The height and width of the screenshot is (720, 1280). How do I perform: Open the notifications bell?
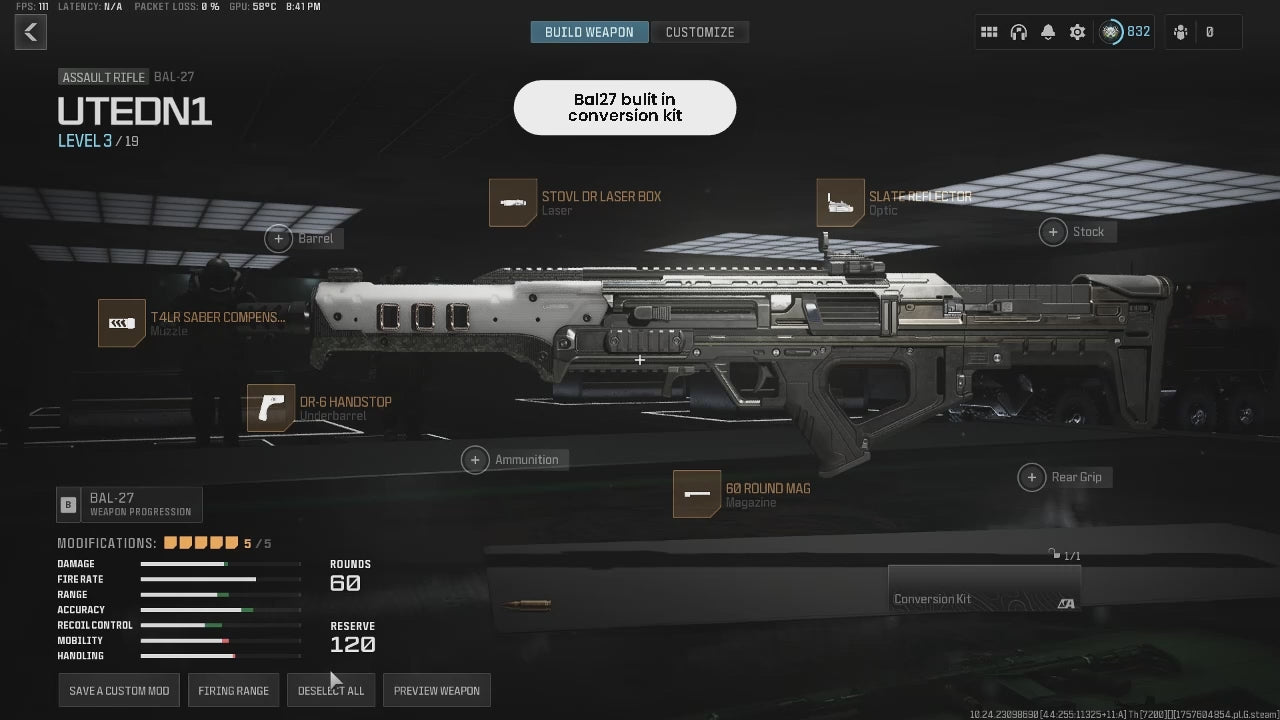(x=1047, y=32)
